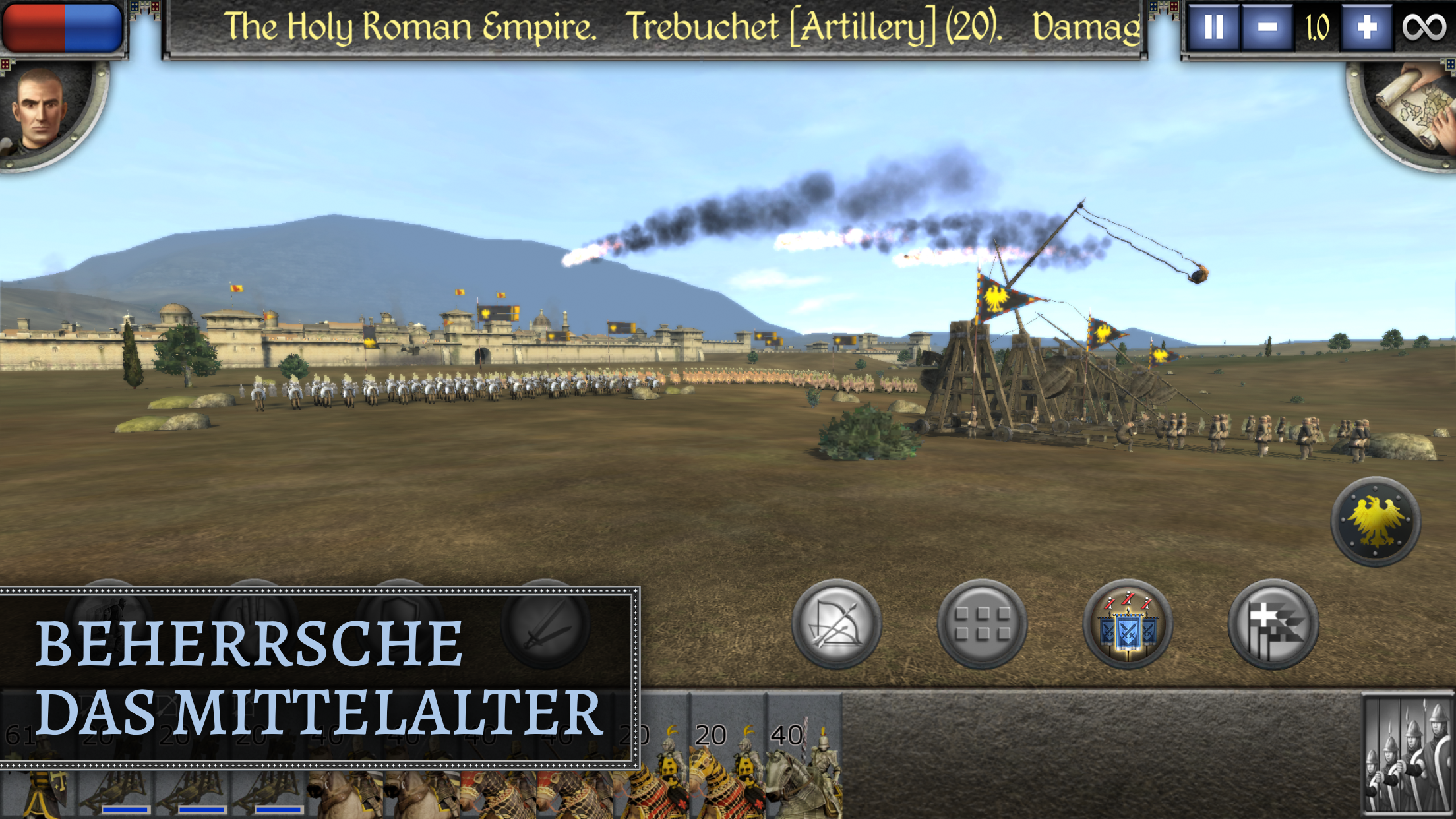Open the red and blue morale banner panel
Viewport: 1456px width, 819px height.
[64, 26]
